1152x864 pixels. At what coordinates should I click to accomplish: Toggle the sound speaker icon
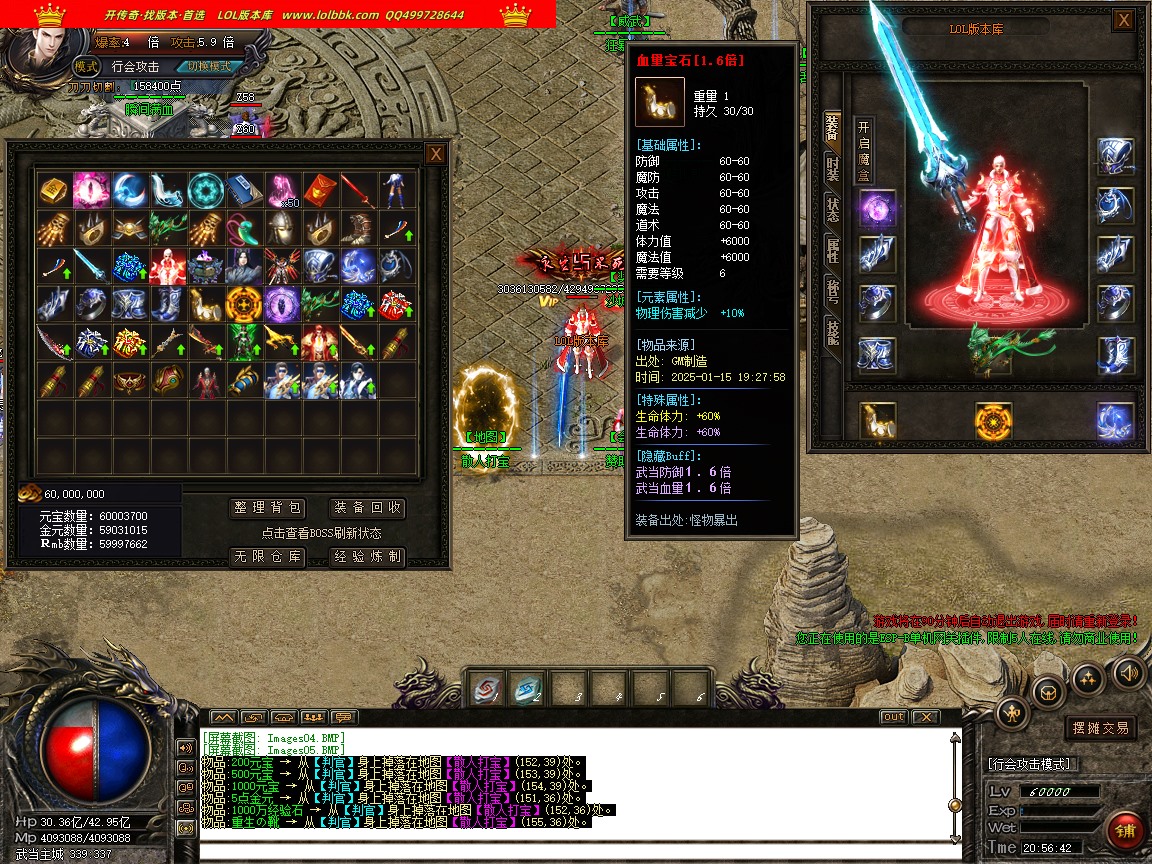(x=1129, y=672)
